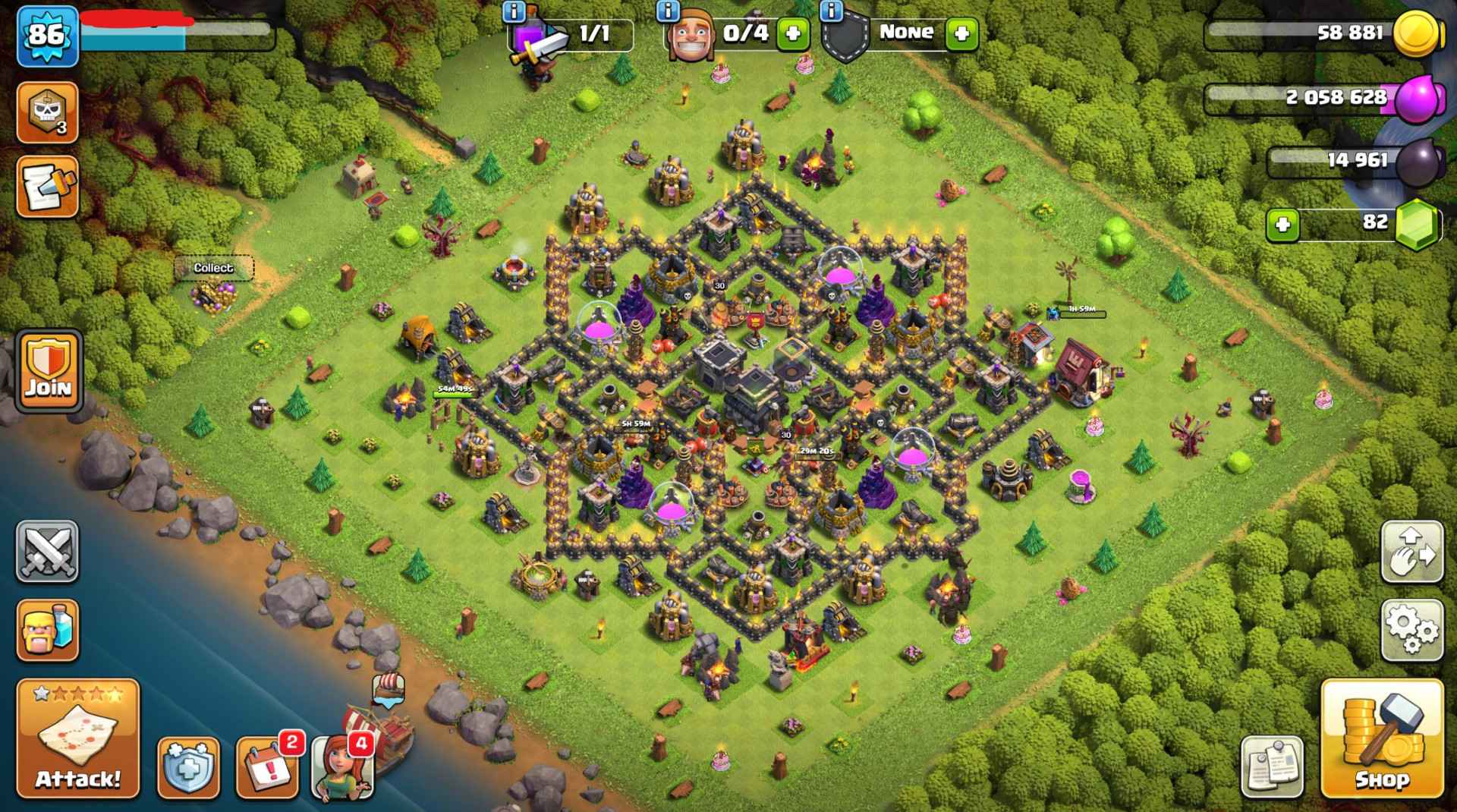Viewport: 1457px width, 812px height.
Task: Show laboratory info via its info icon
Action: [514, 11]
